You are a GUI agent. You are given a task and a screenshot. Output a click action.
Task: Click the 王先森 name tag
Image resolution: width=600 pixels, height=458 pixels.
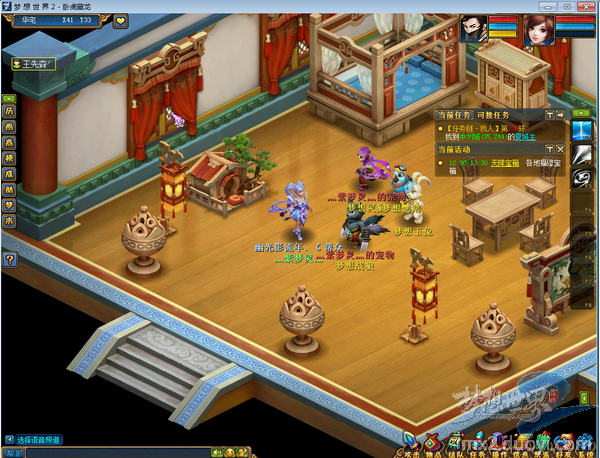coord(32,64)
